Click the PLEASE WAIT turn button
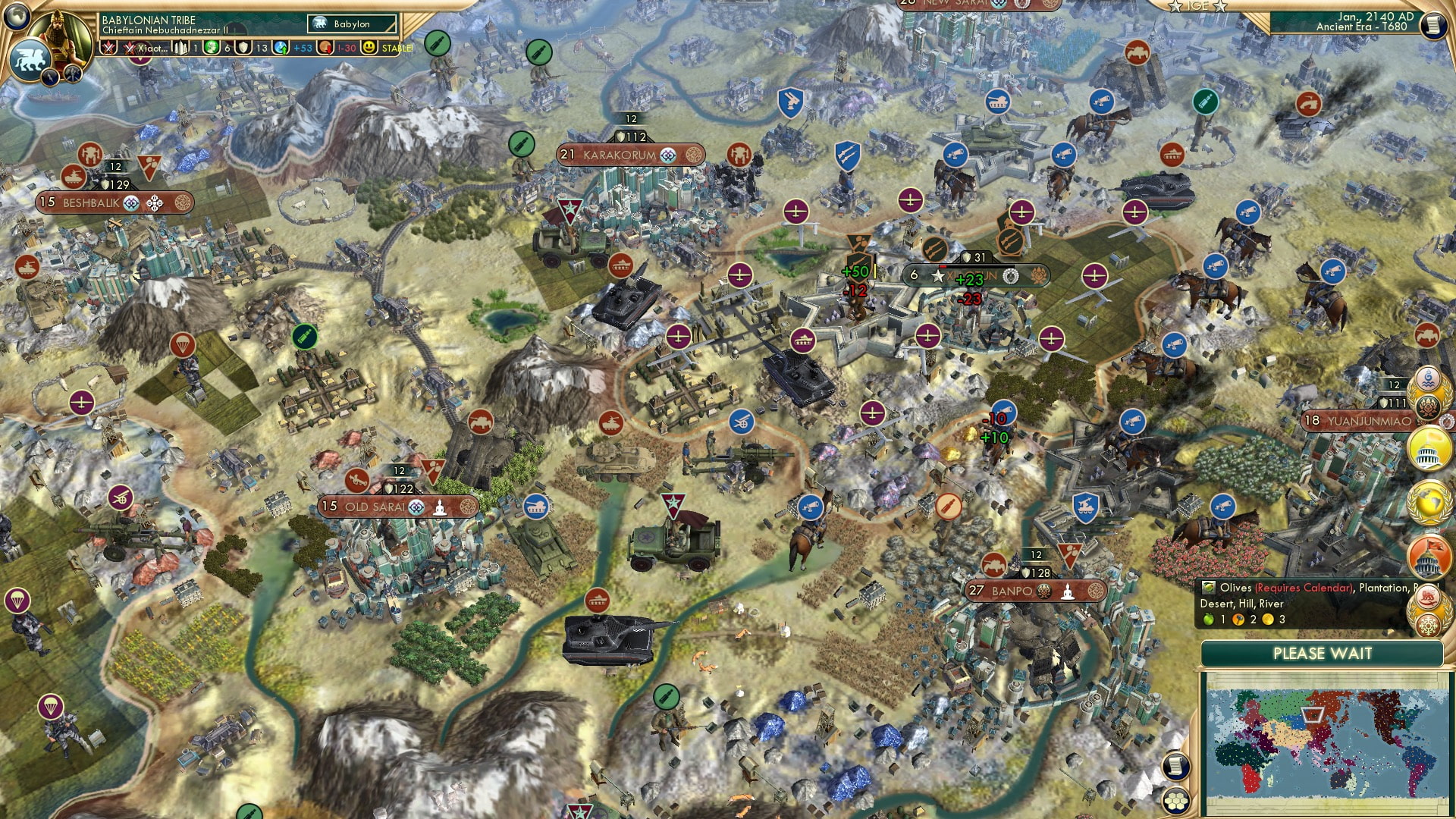 [1322, 654]
